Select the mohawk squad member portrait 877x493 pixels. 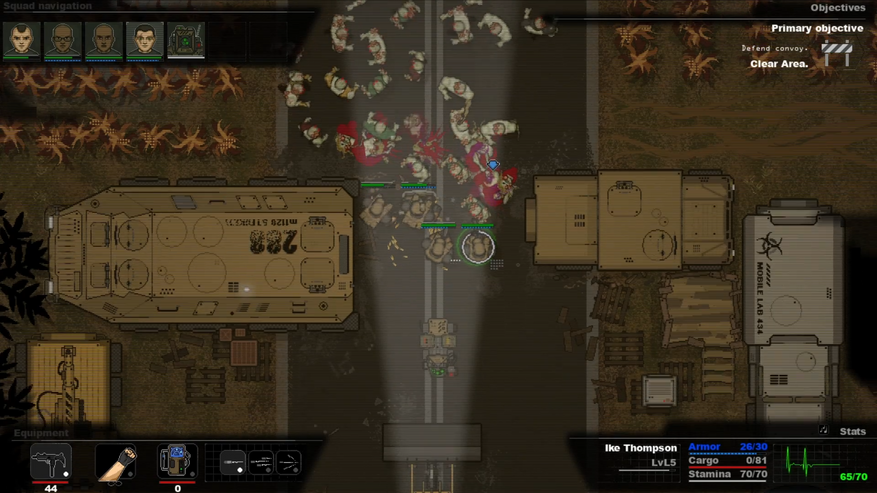(x=21, y=40)
